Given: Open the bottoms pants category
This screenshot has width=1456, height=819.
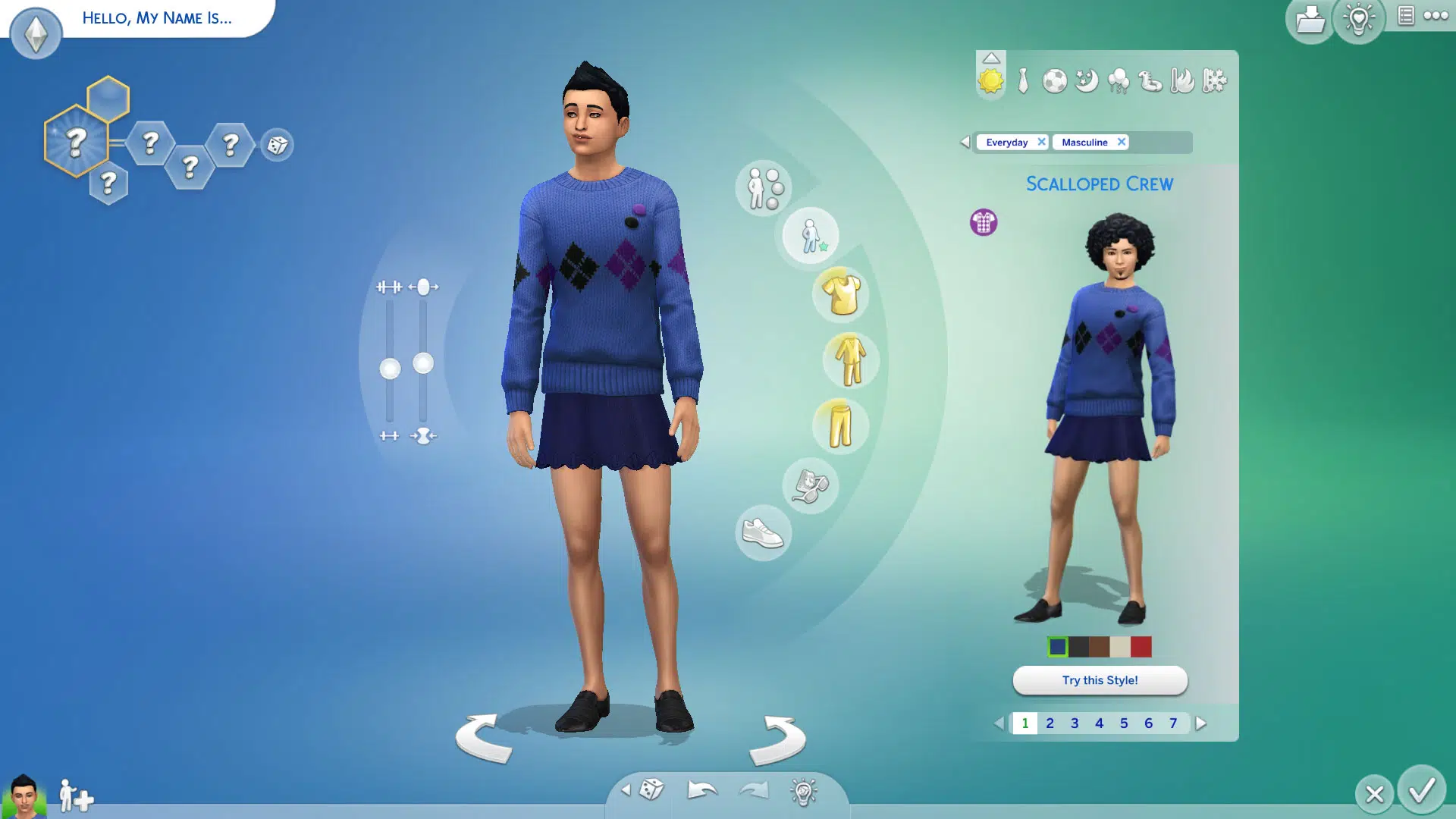Looking at the screenshot, I should tap(841, 426).
